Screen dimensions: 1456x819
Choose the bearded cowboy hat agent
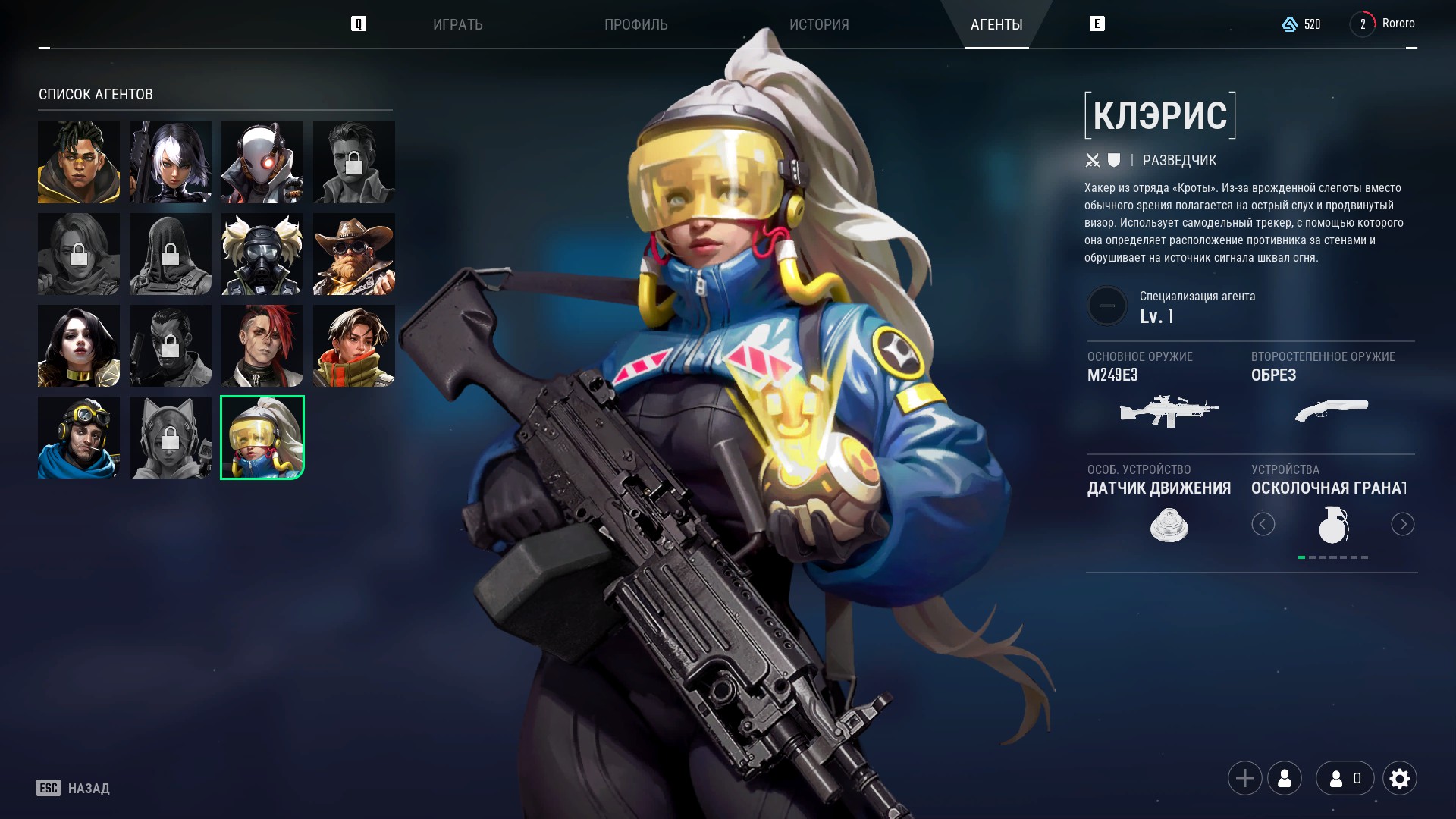(x=354, y=254)
